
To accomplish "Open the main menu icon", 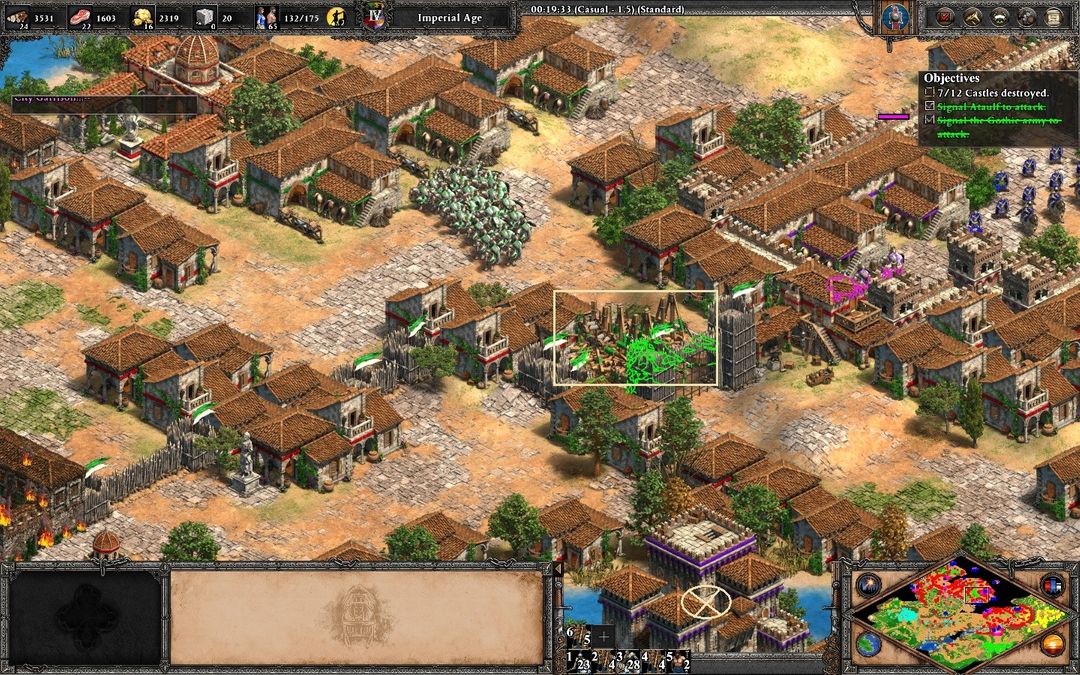I will pyautogui.click(x=1054, y=17).
